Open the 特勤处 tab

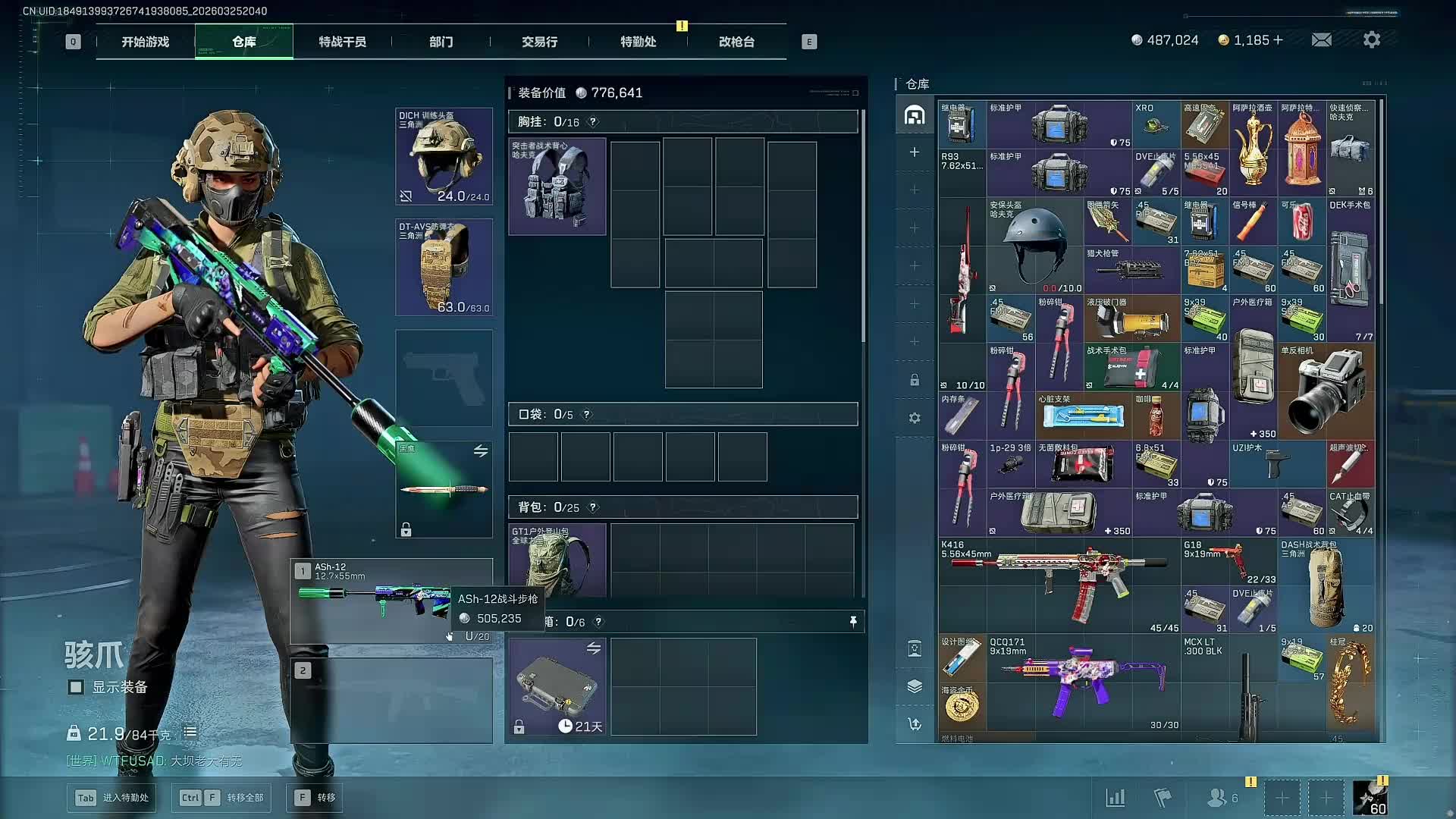tap(638, 42)
